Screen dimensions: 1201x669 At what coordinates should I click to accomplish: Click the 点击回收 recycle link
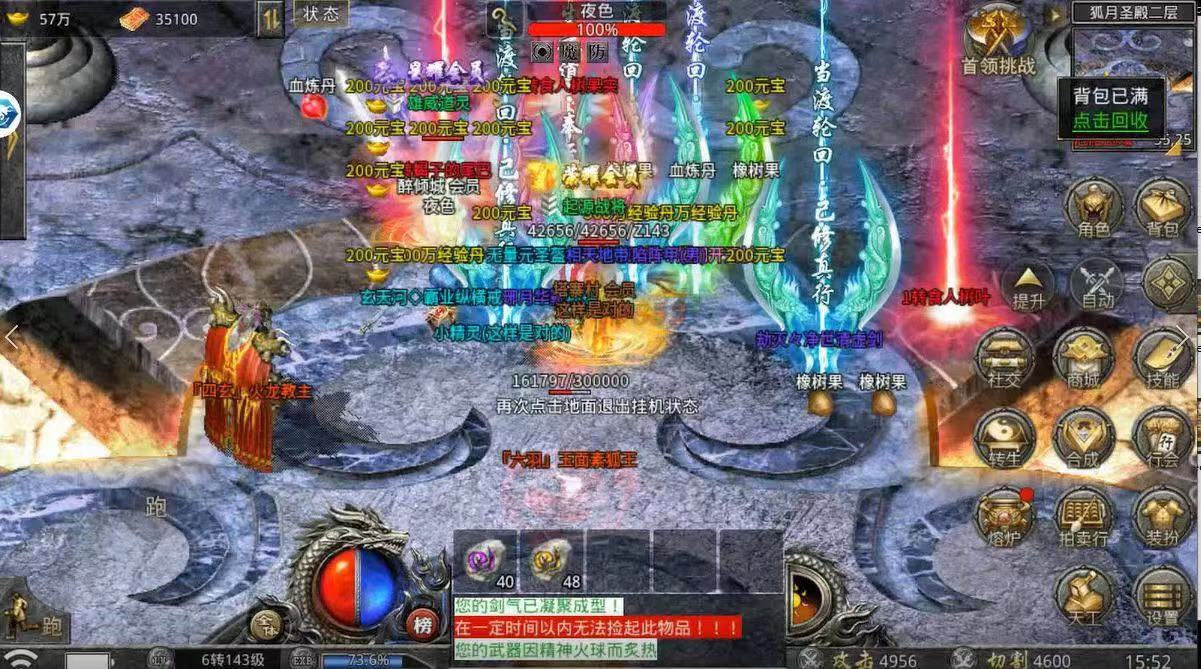click(x=1110, y=121)
